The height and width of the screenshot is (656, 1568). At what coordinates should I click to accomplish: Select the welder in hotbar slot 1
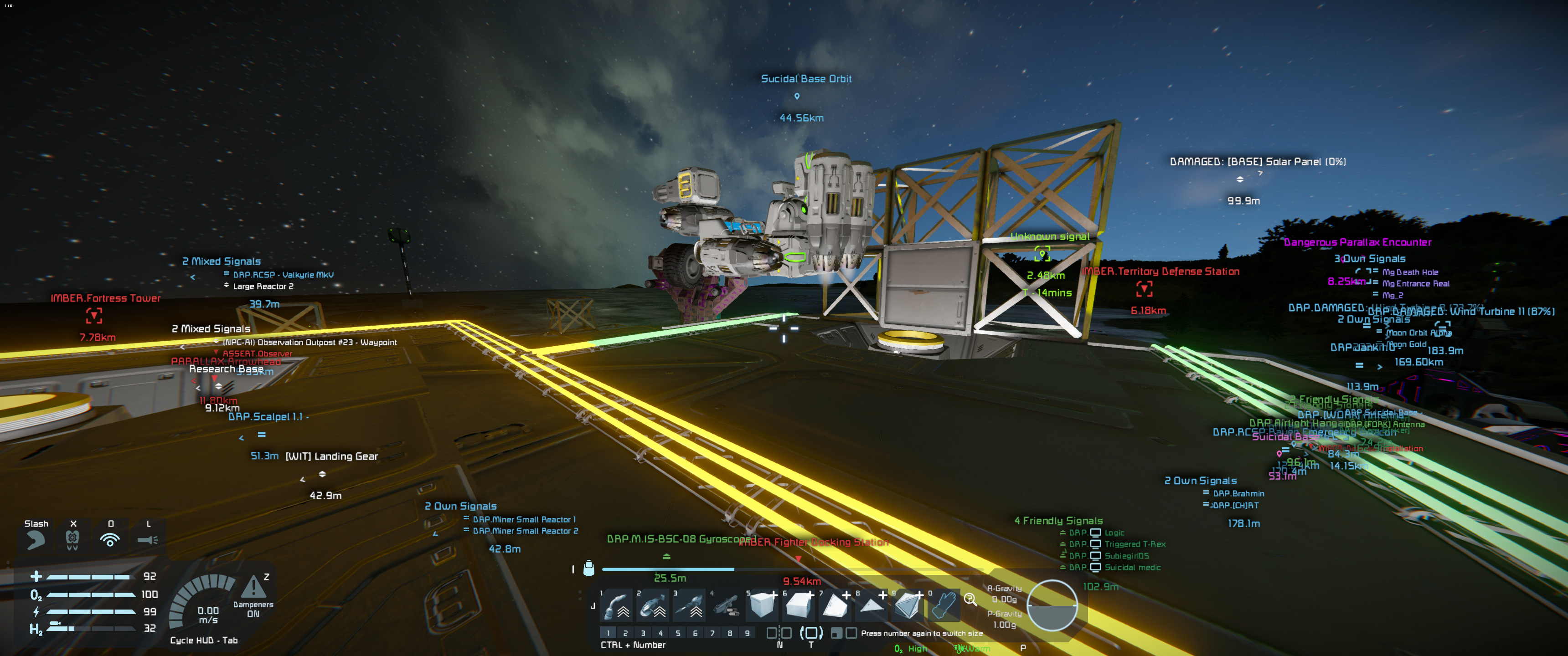(x=616, y=605)
